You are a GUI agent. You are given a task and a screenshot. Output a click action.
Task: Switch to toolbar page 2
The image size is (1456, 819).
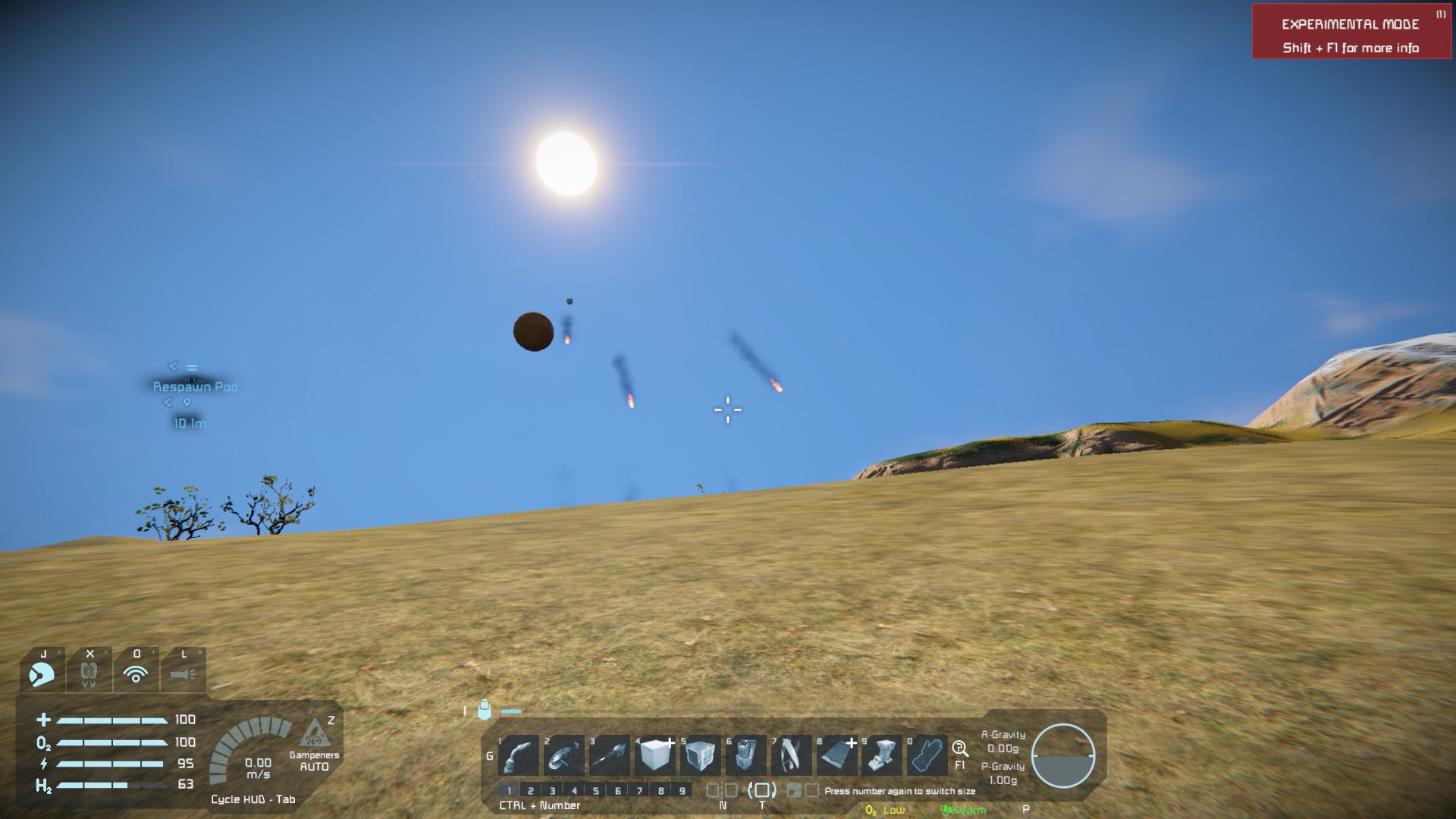tap(531, 790)
